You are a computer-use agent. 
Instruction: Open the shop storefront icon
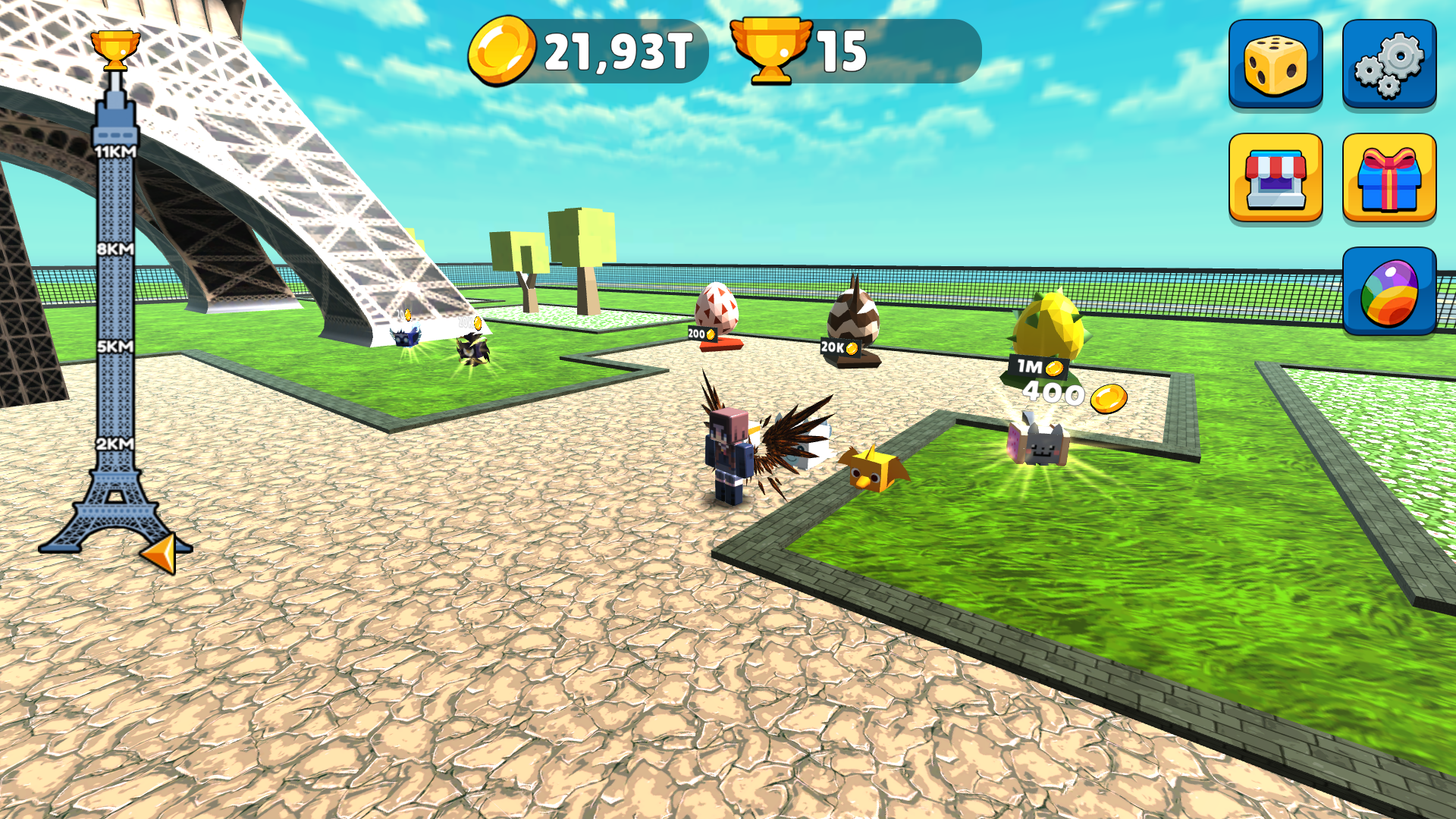click(x=1276, y=177)
